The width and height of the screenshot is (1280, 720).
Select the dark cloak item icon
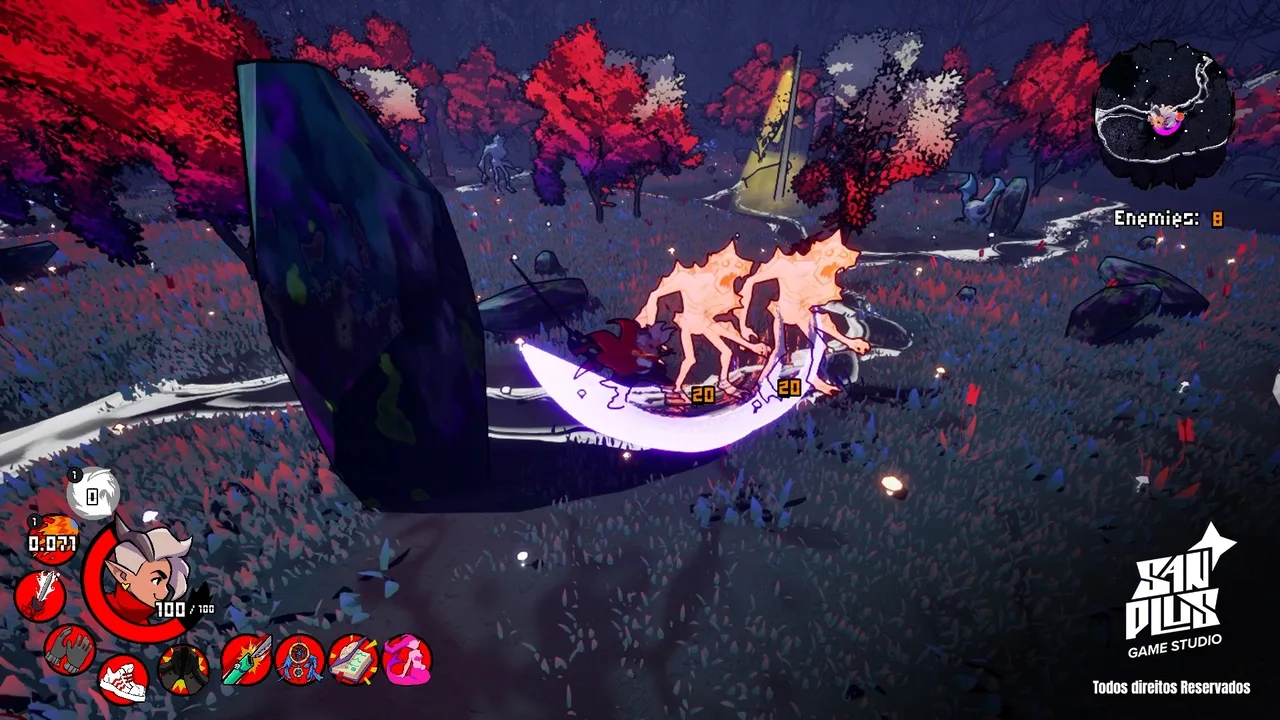184,669
